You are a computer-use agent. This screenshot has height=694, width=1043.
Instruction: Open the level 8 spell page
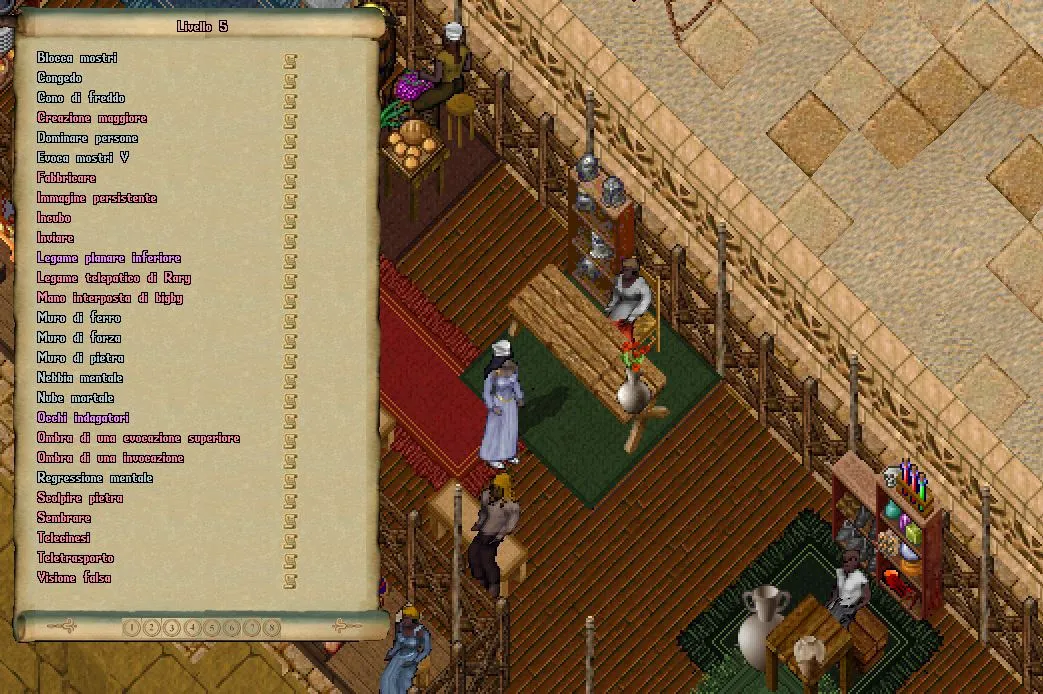tap(272, 628)
